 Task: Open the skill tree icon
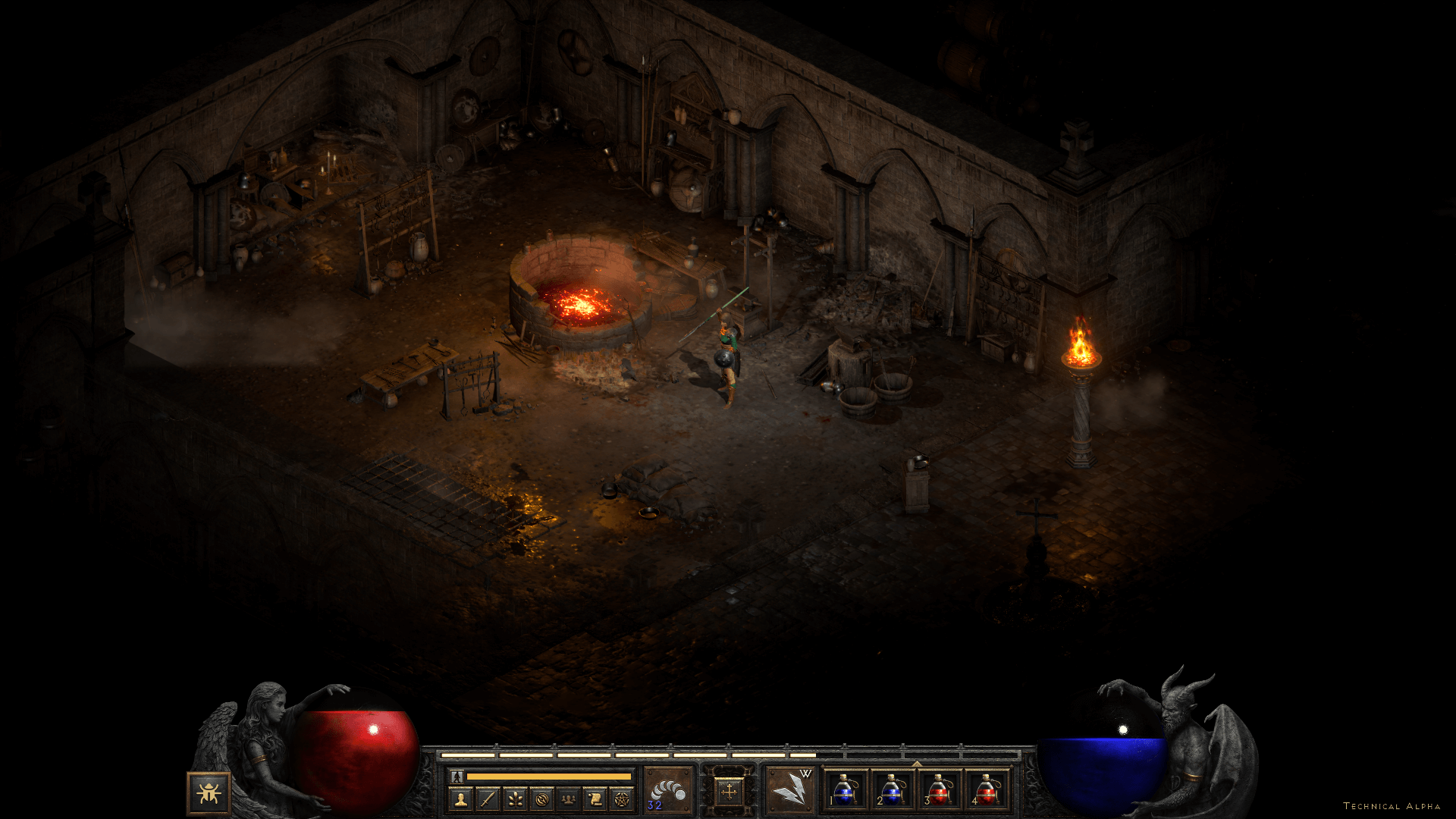(x=515, y=799)
